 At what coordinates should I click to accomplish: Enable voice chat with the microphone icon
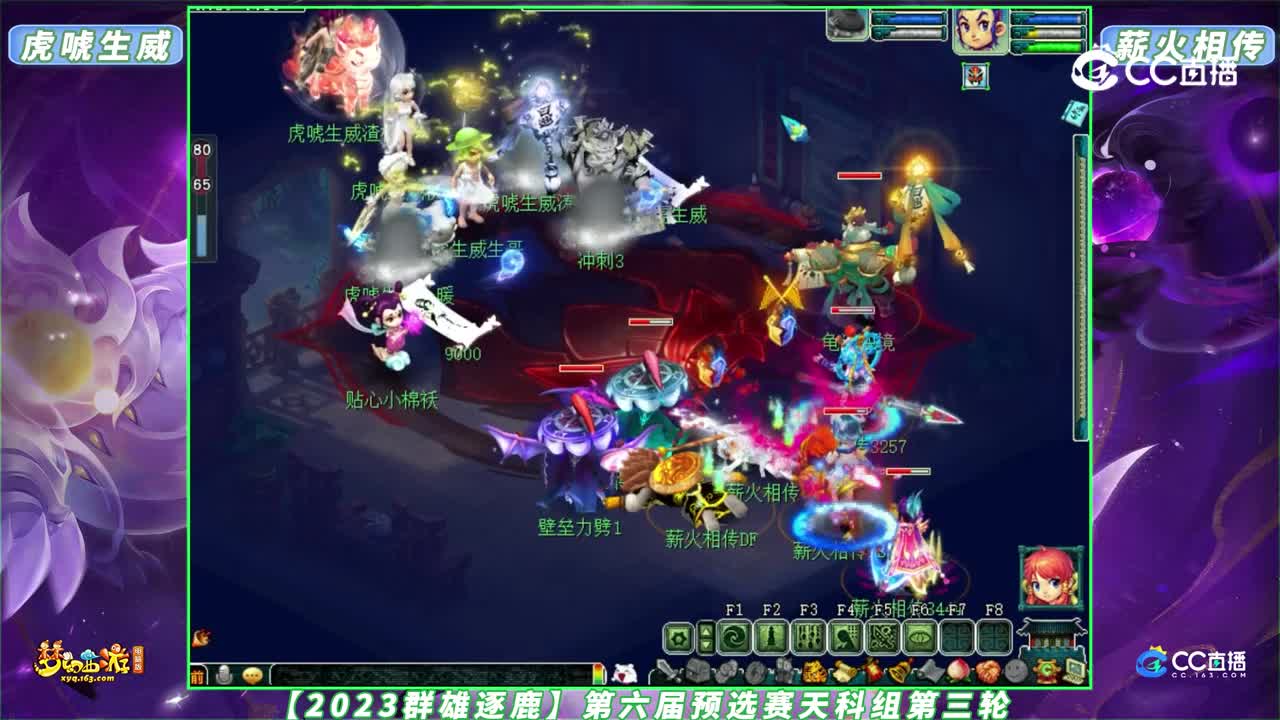[225, 675]
